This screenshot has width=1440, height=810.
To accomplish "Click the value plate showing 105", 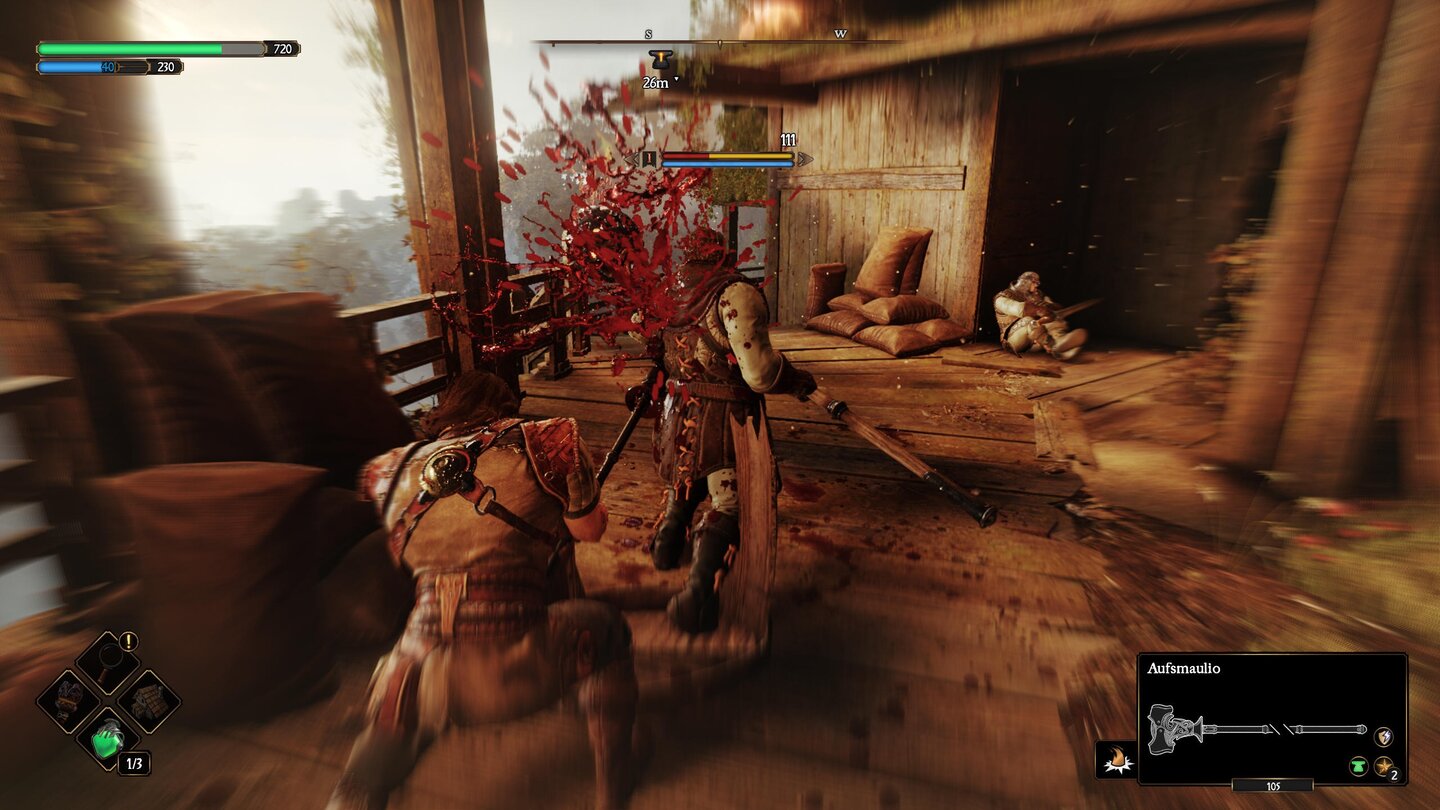I will click(x=1273, y=786).
